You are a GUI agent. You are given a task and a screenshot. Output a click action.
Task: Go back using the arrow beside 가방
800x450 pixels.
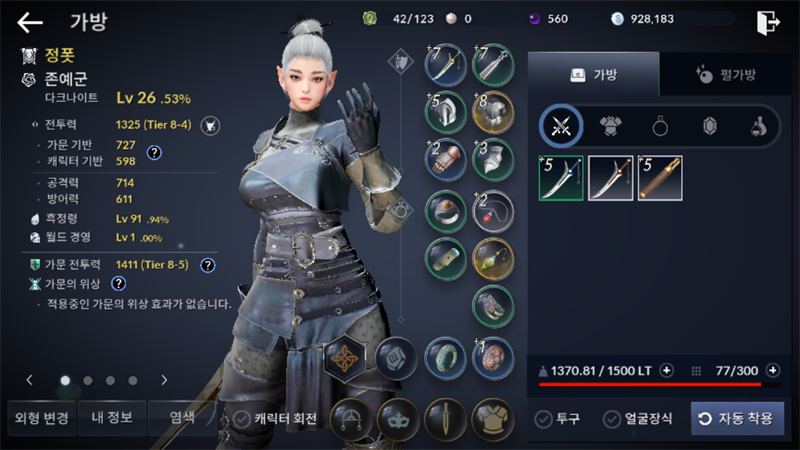(30, 22)
